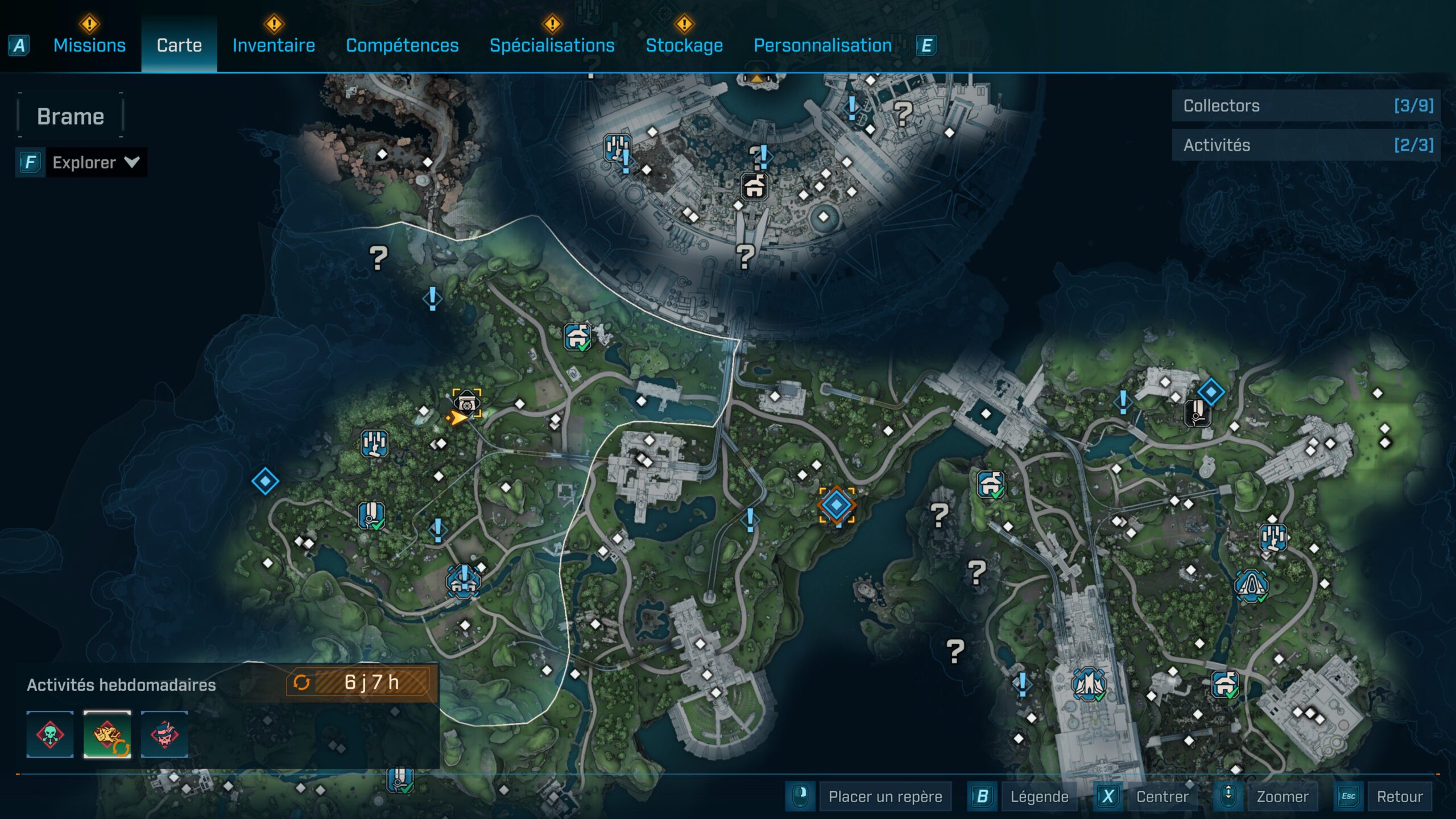
Task: Open the Spécialisations tab
Action: point(552,45)
